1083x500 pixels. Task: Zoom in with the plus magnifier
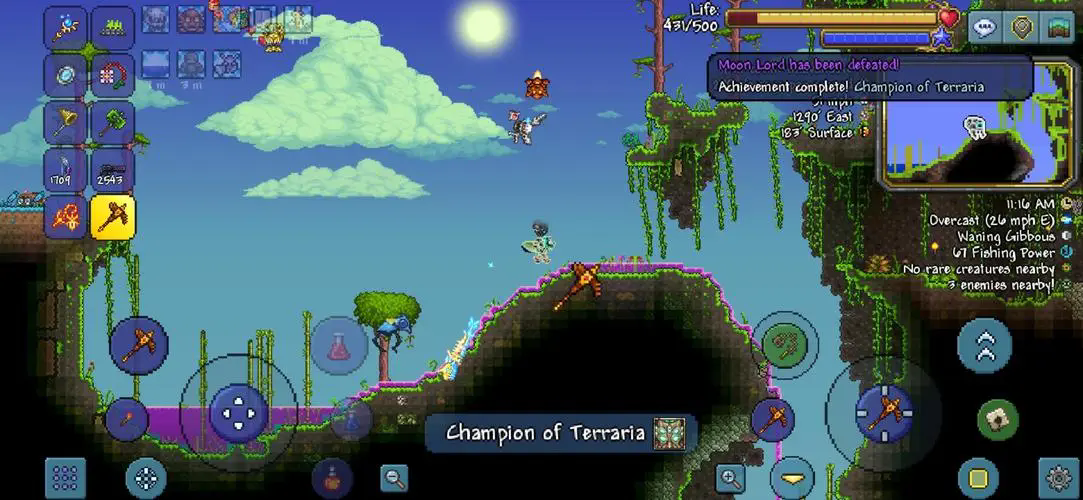[x=731, y=477]
